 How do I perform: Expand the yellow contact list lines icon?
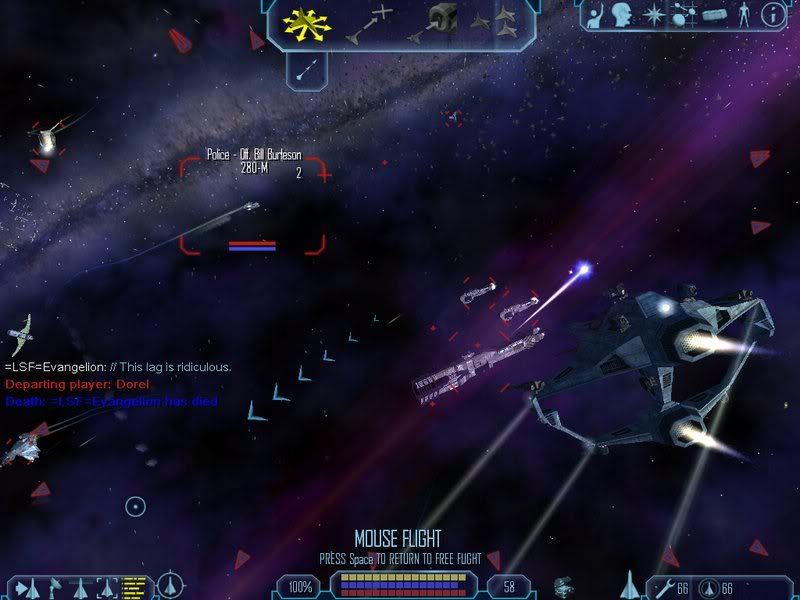134,585
